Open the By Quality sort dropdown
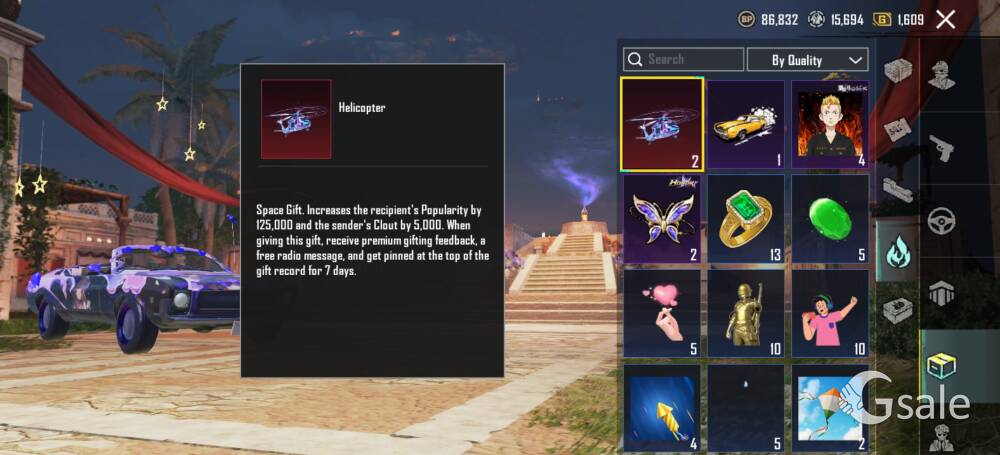Image resolution: width=1000 pixels, height=455 pixels. click(808, 60)
